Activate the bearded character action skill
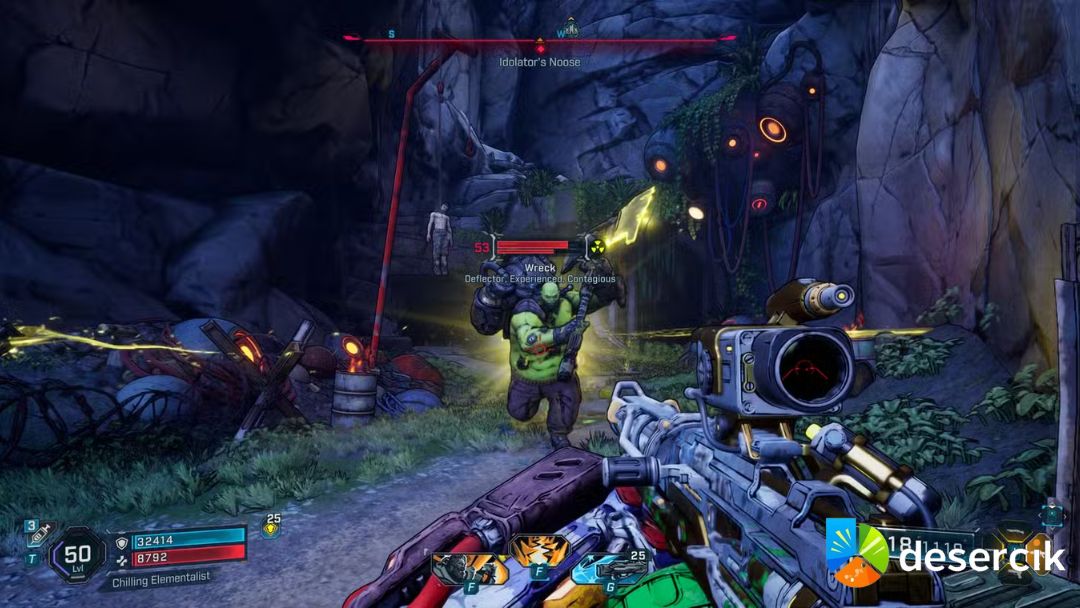This screenshot has height=608, width=1080. coord(457,567)
